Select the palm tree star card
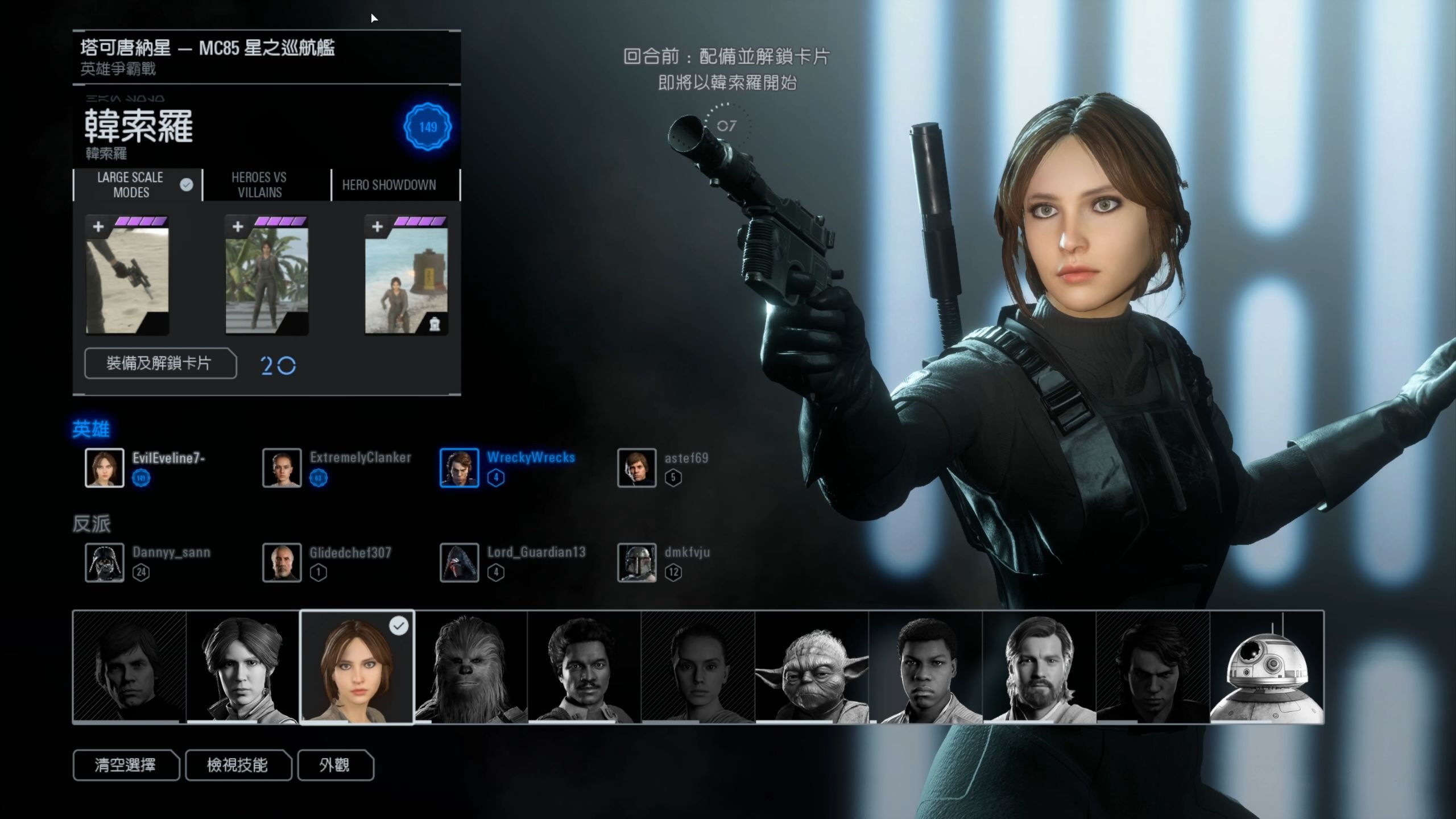The width and height of the screenshot is (1456, 819). pyautogui.click(x=267, y=276)
